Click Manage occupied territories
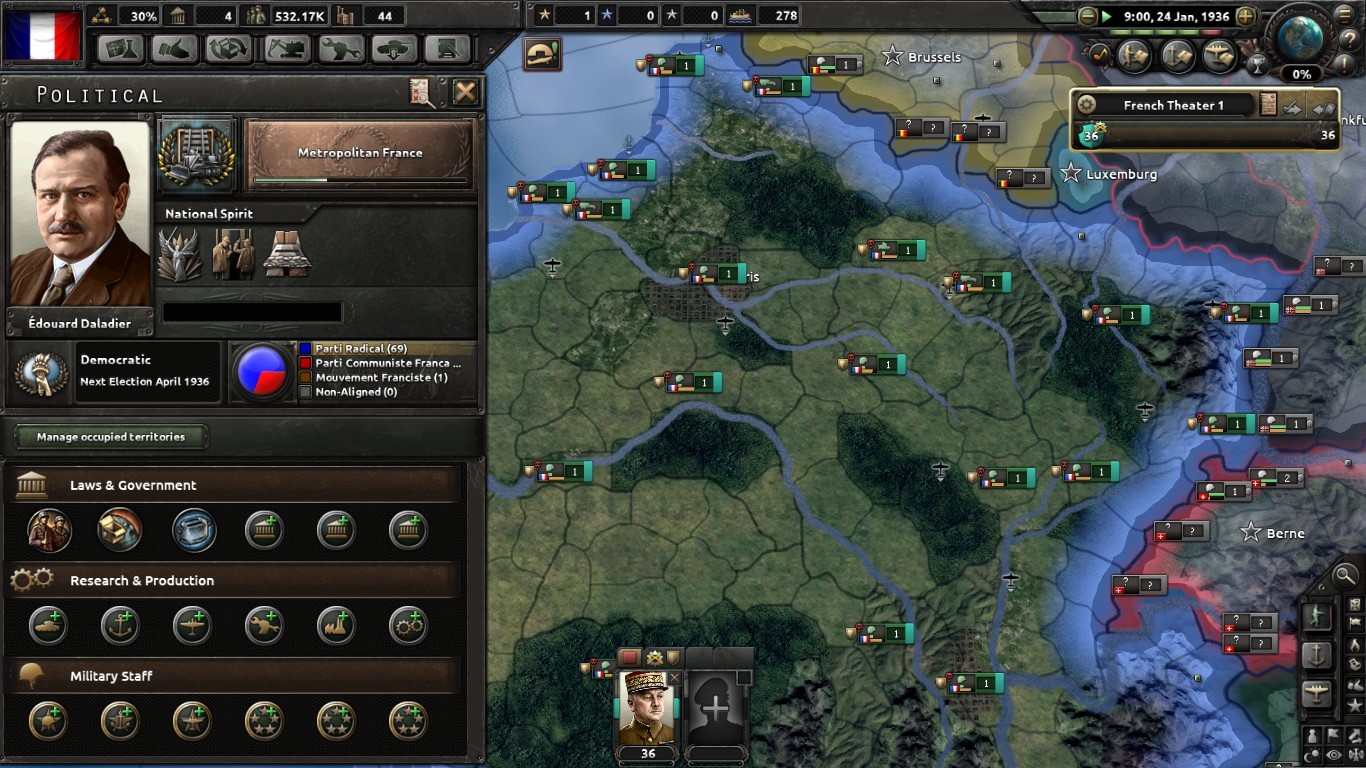 (111, 437)
